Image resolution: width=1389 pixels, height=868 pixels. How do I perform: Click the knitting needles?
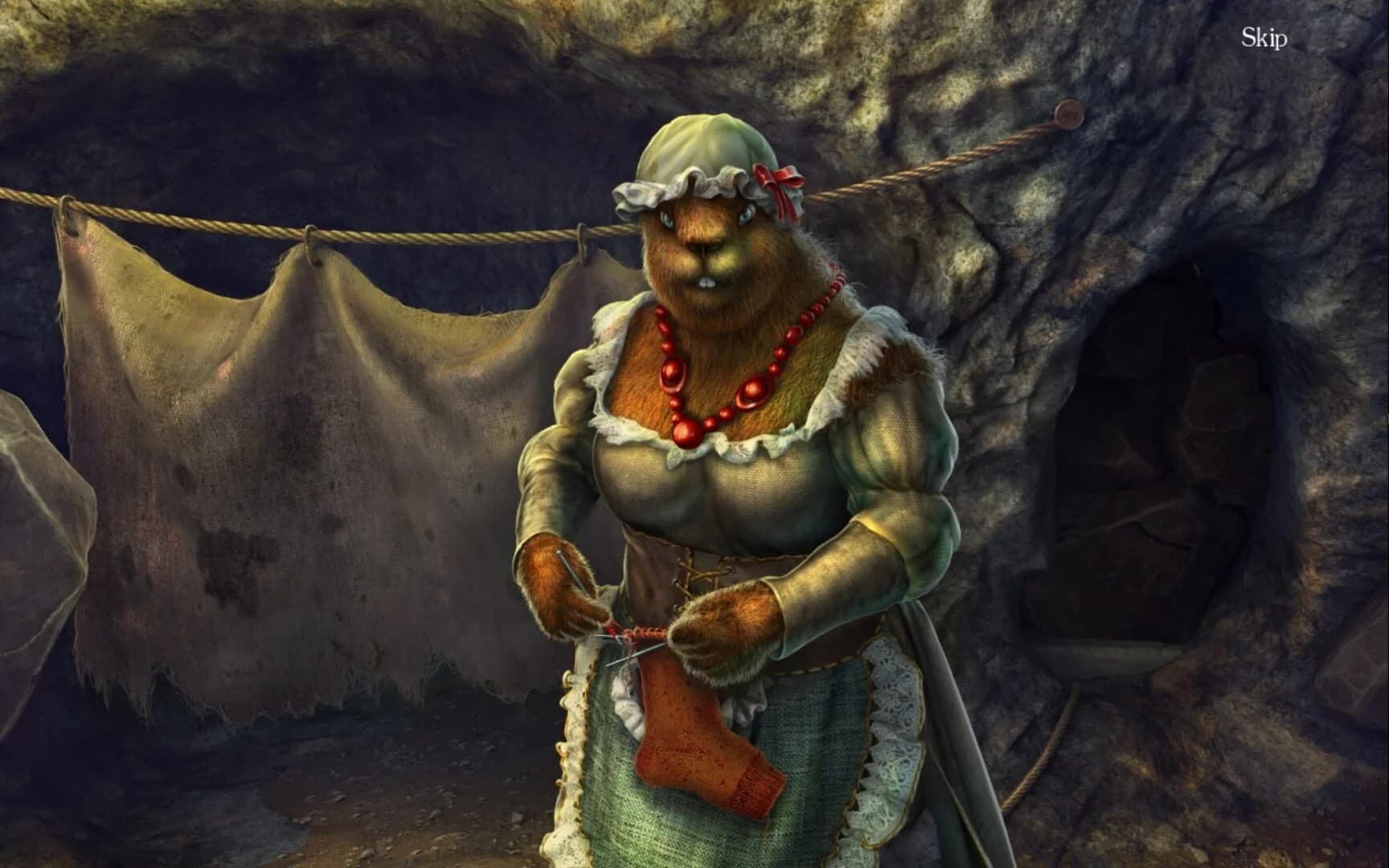[x=631, y=643]
